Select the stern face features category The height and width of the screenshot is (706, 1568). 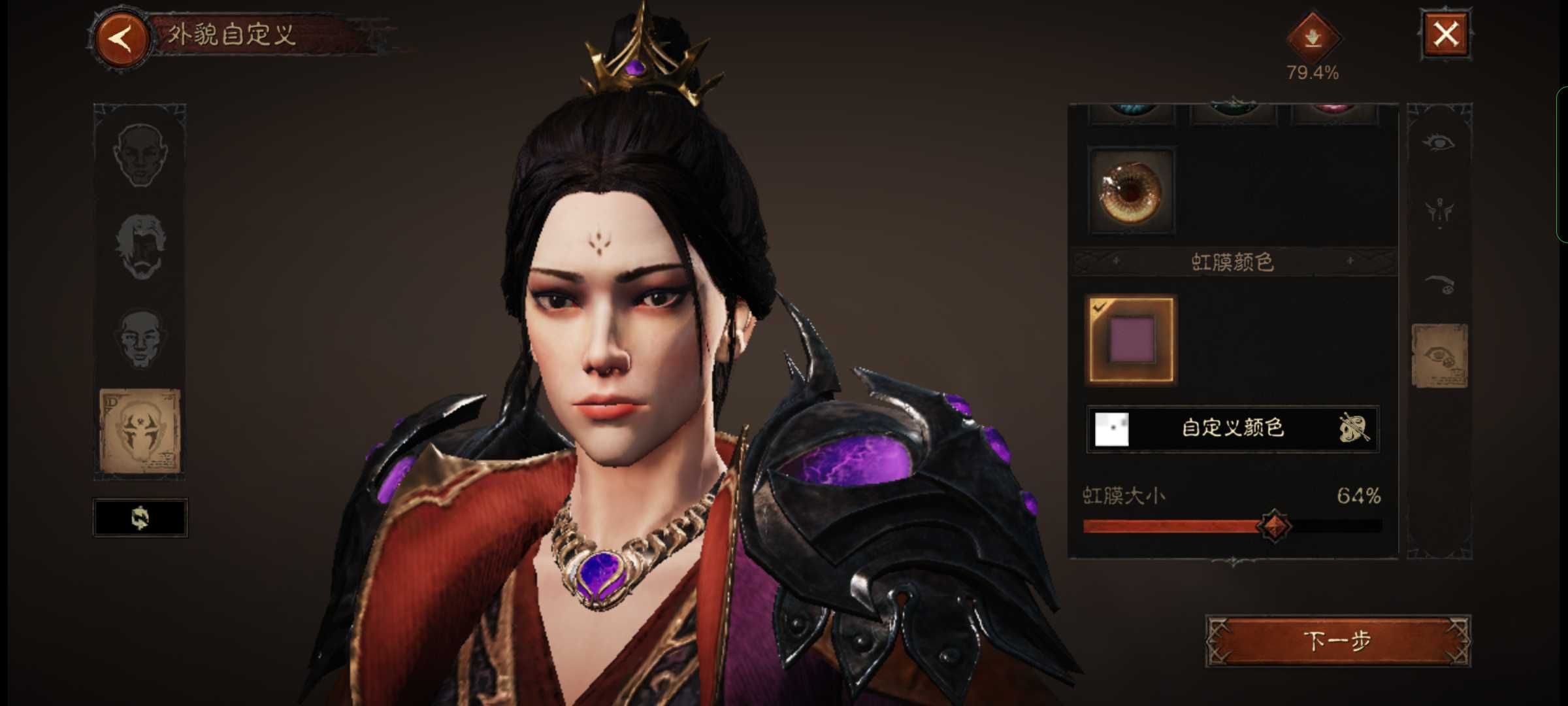(140, 338)
